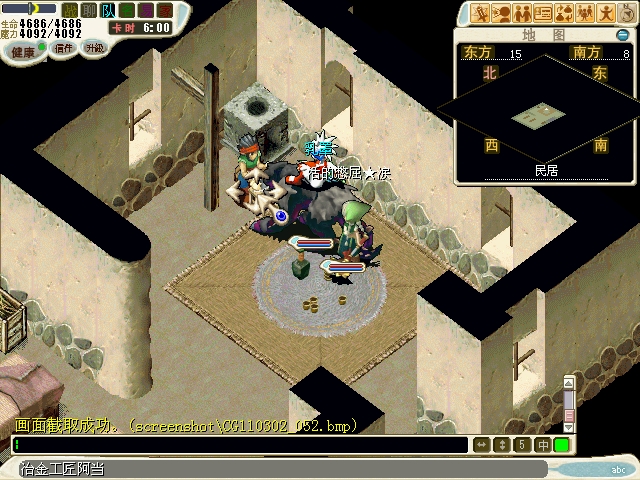Toggle the 队 team mode button
The image size is (640, 480).
tap(108, 10)
